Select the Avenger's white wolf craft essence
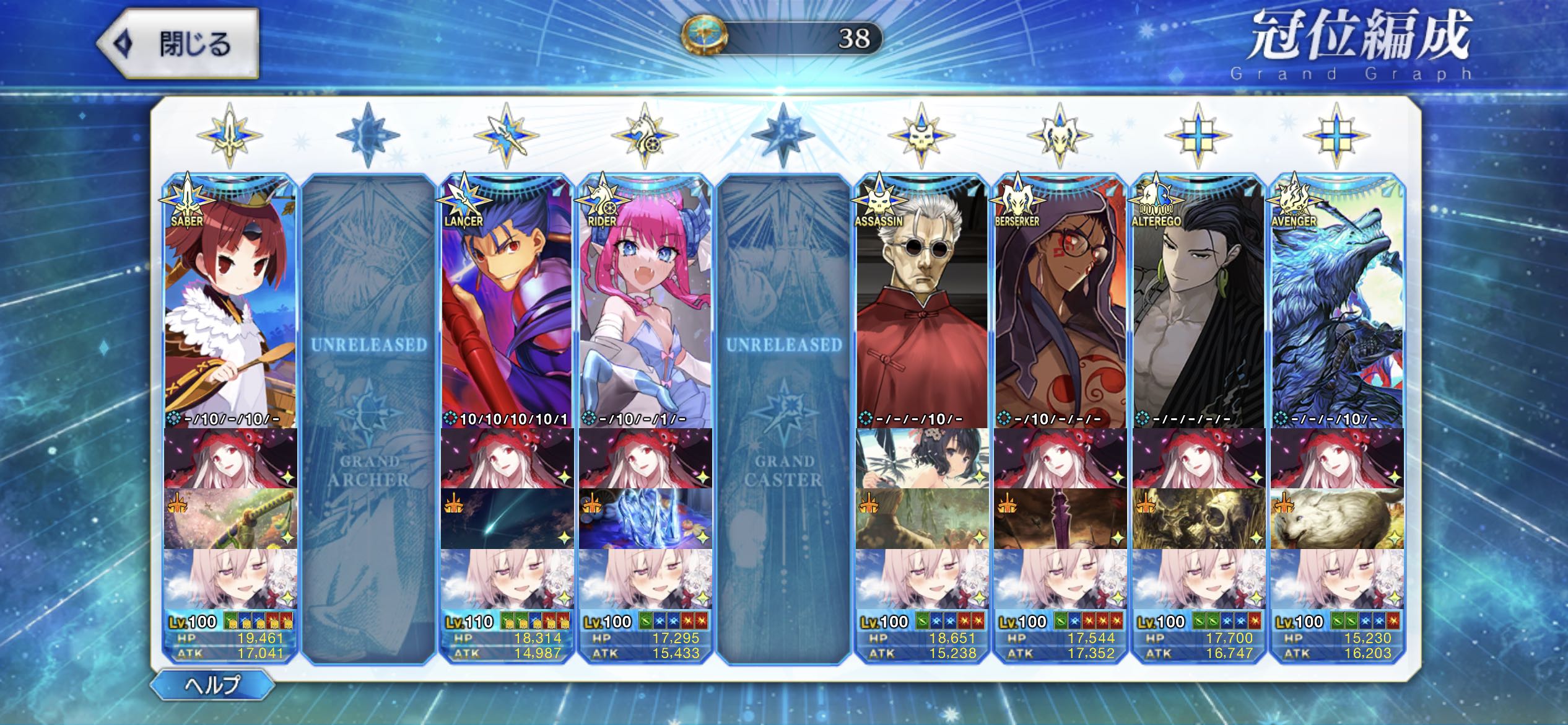1568x725 pixels. (1336, 519)
